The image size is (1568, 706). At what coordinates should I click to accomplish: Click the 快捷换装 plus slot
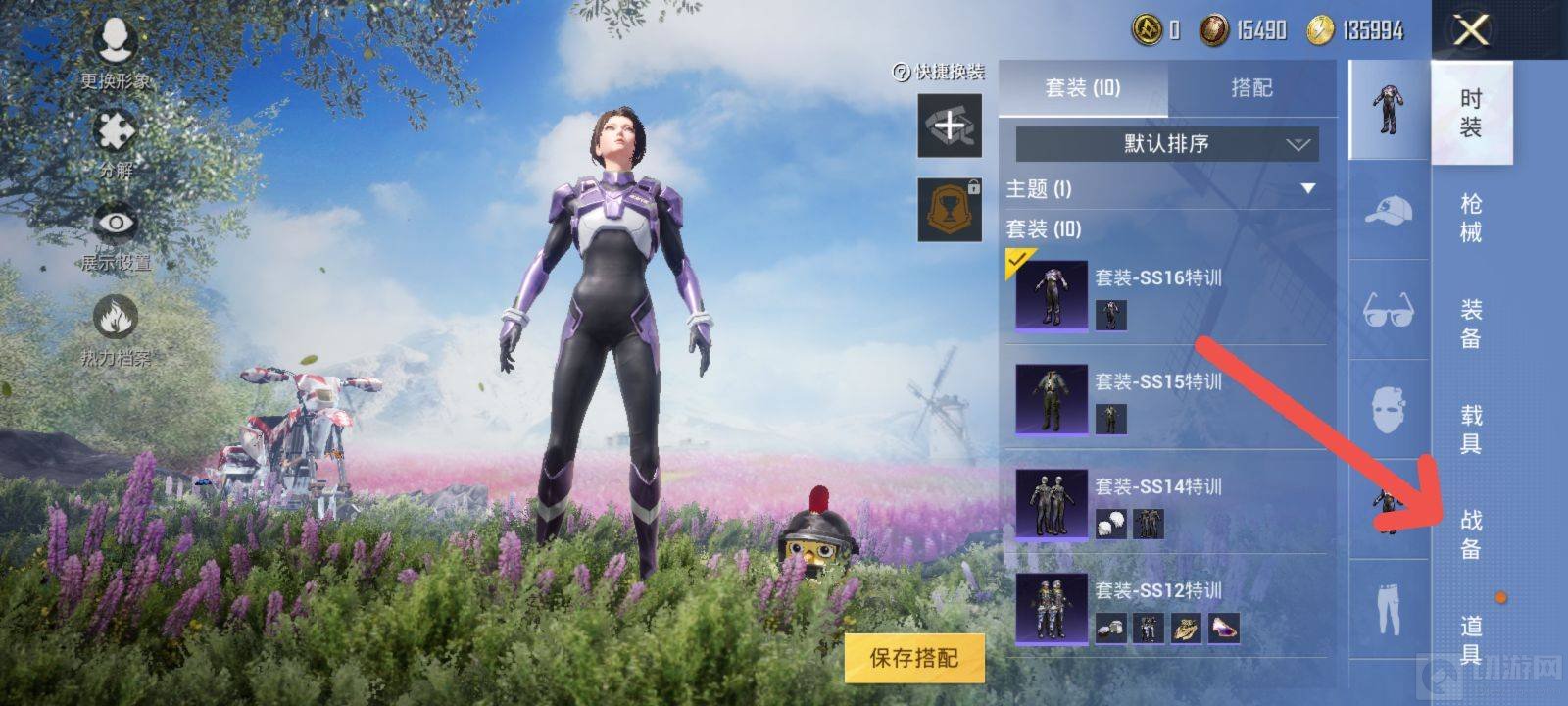[949, 126]
